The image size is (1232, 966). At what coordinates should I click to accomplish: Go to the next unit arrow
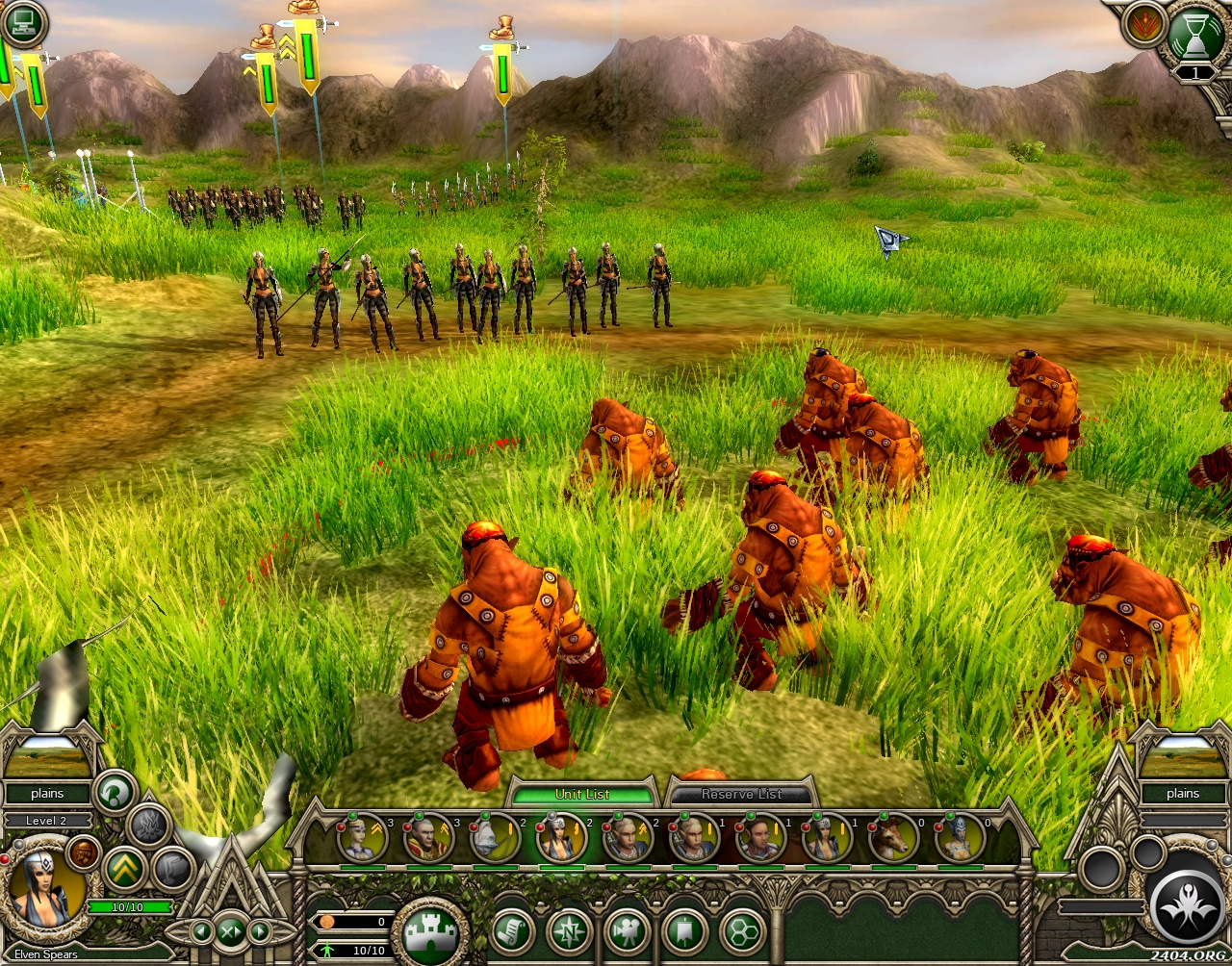pyautogui.click(x=260, y=930)
